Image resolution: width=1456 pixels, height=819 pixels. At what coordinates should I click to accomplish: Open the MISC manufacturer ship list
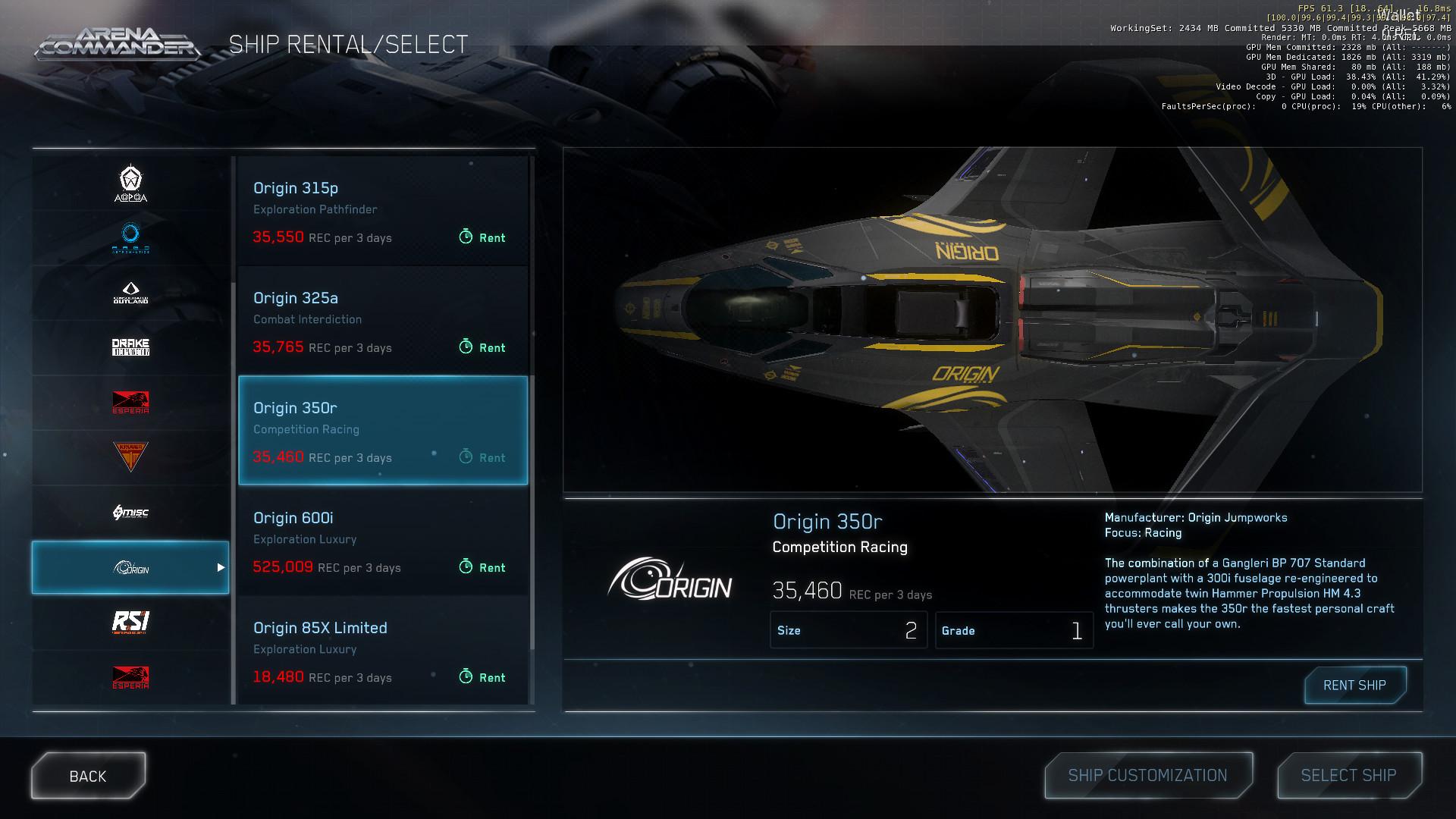point(129,512)
